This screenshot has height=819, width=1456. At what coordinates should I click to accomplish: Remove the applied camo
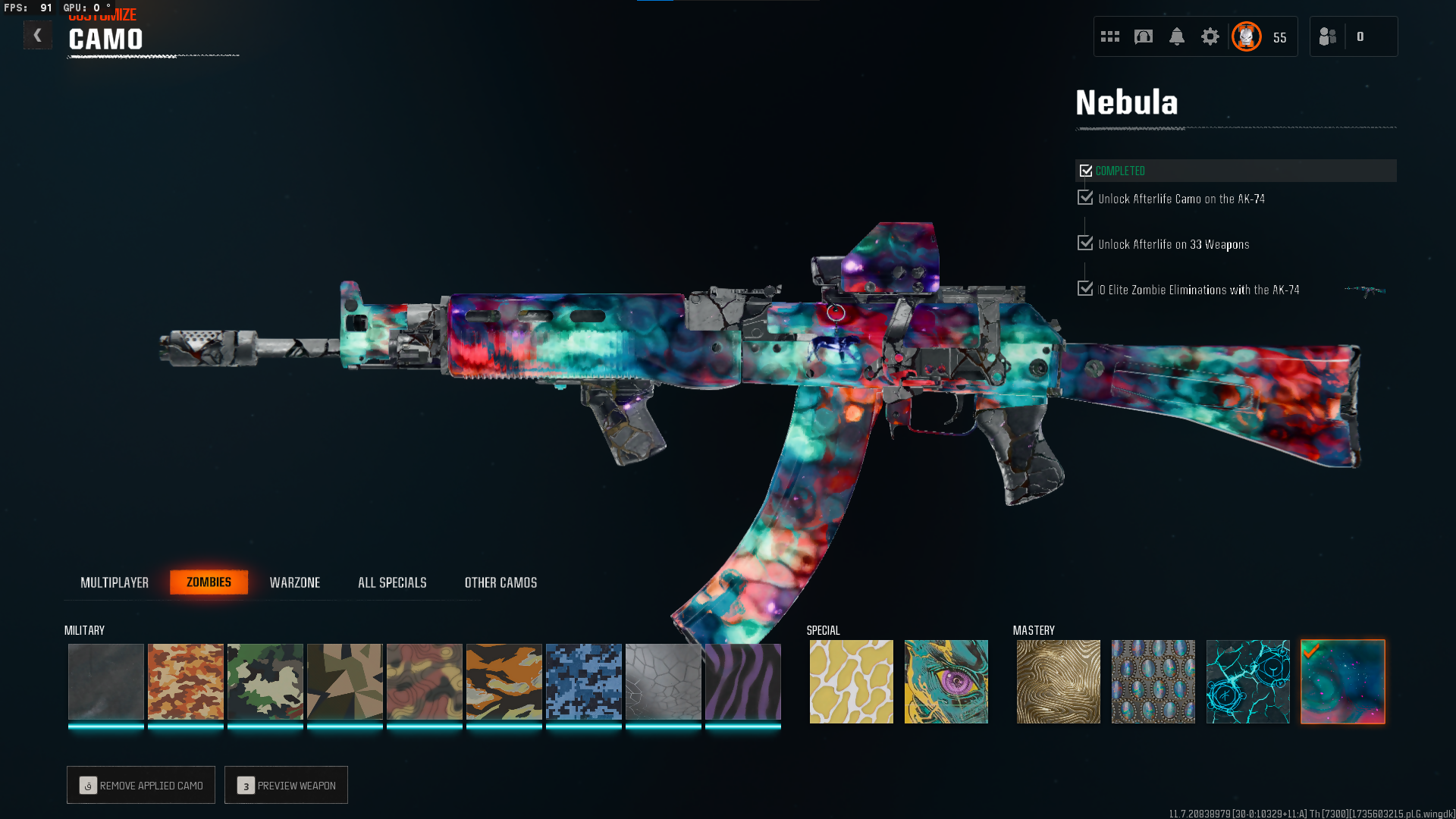(x=141, y=785)
